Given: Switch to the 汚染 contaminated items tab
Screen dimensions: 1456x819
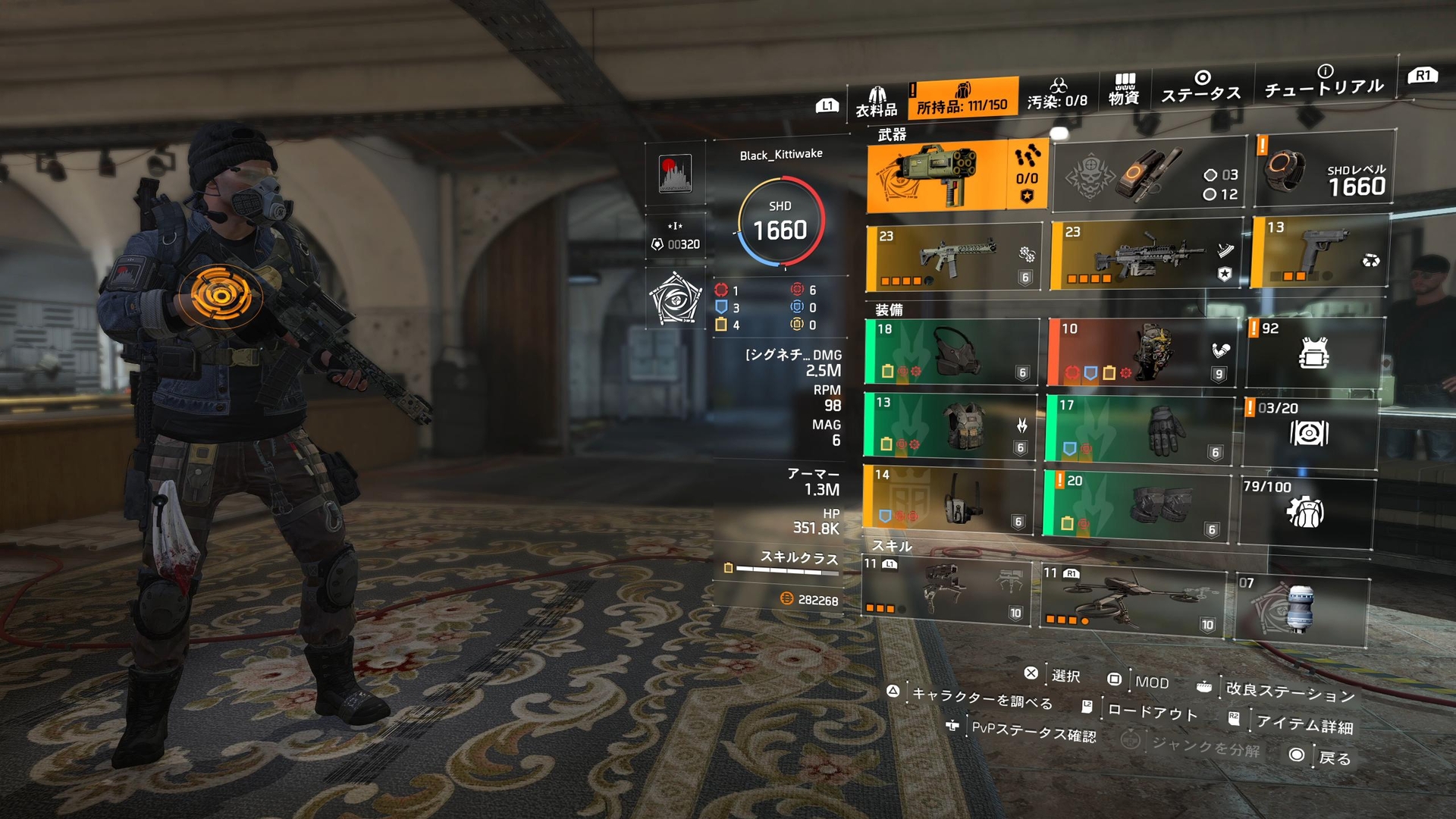Looking at the screenshot, I should point(1057,95).
